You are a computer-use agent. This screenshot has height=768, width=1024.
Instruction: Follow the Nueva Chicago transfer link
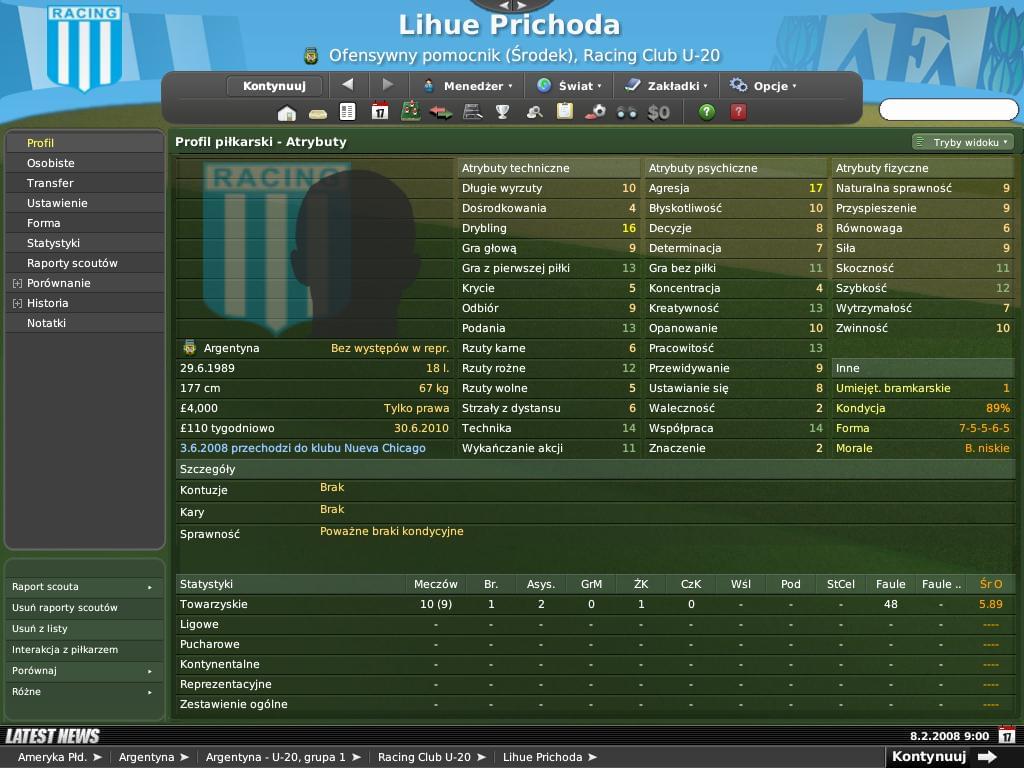pos(303,448)
